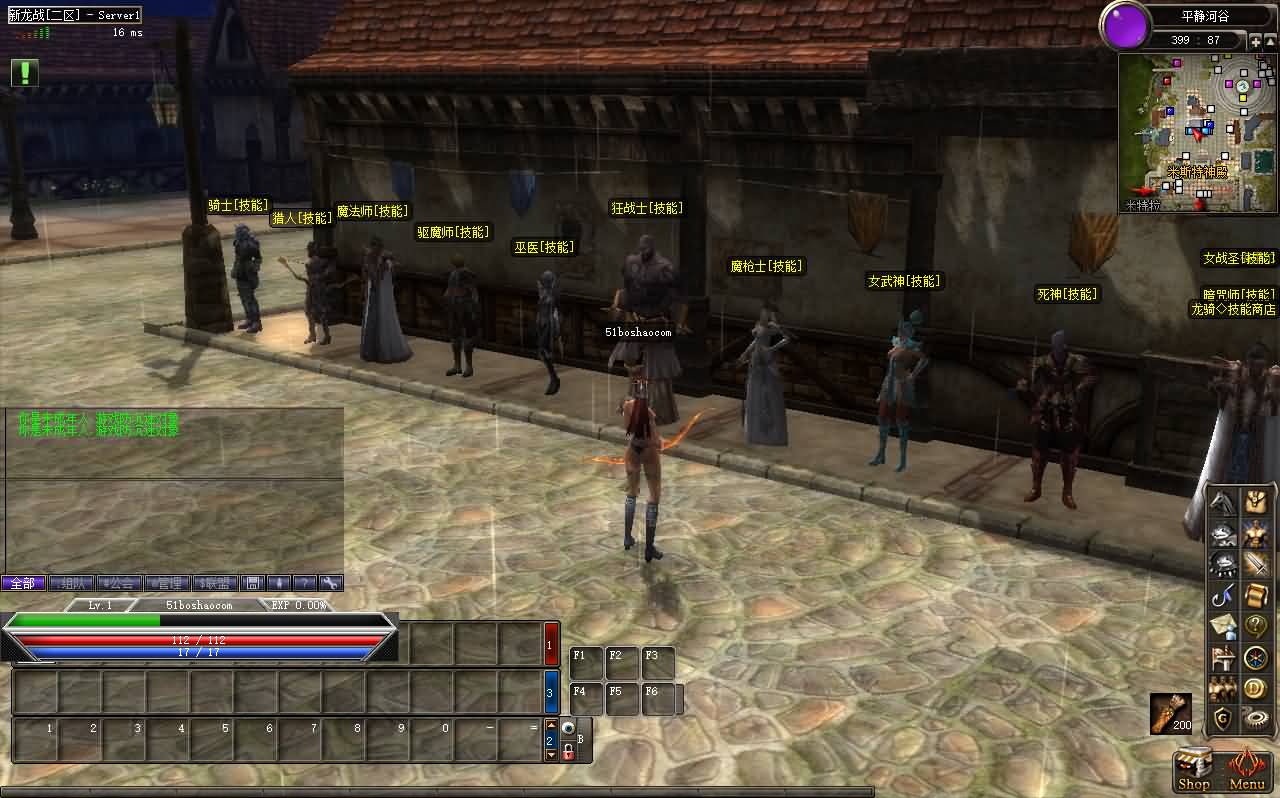Open the sword skills icon

coord(1255,566)
